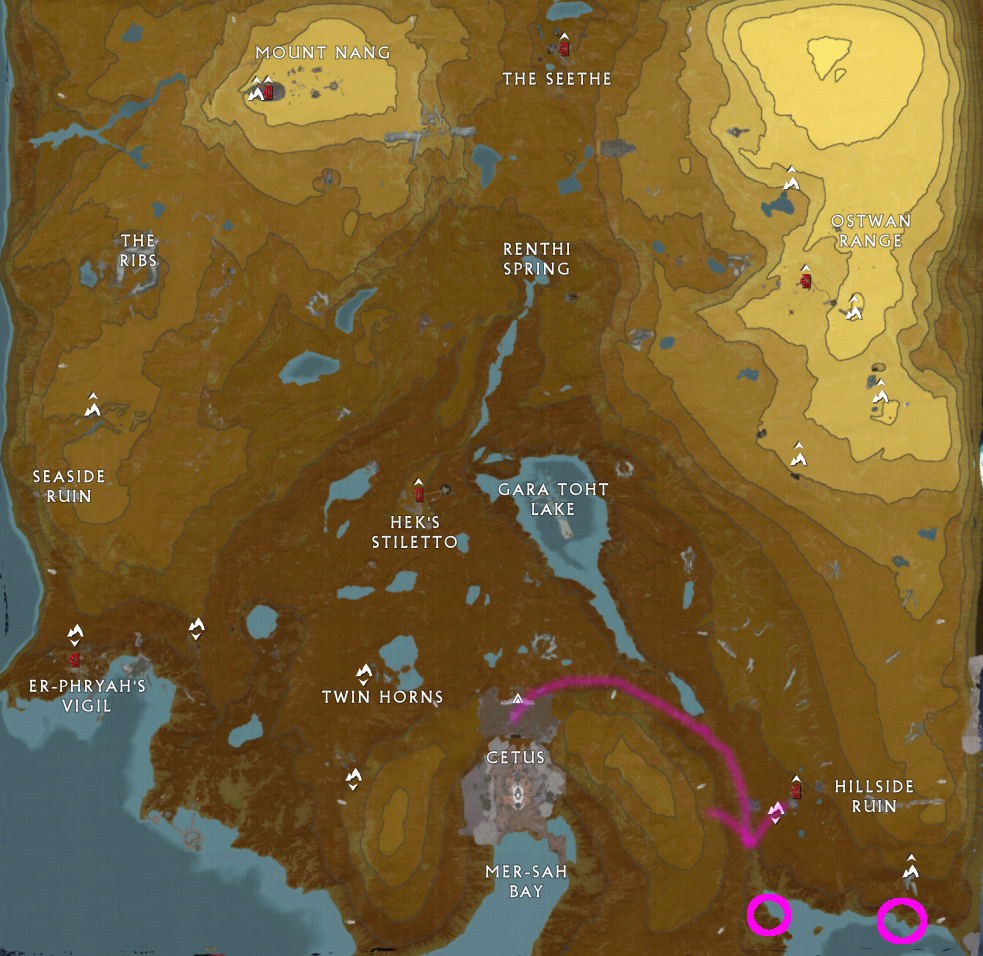
Task: Select the red marker in Ostwan Range
Action: 805,280
